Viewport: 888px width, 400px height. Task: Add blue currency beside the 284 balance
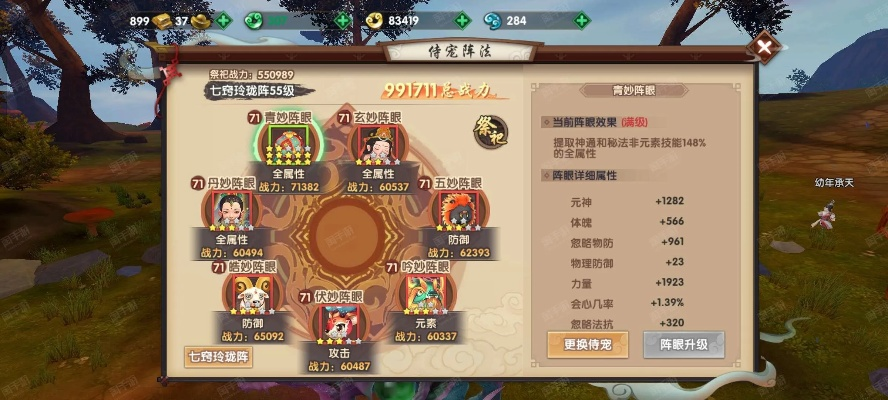coord(581,20)
